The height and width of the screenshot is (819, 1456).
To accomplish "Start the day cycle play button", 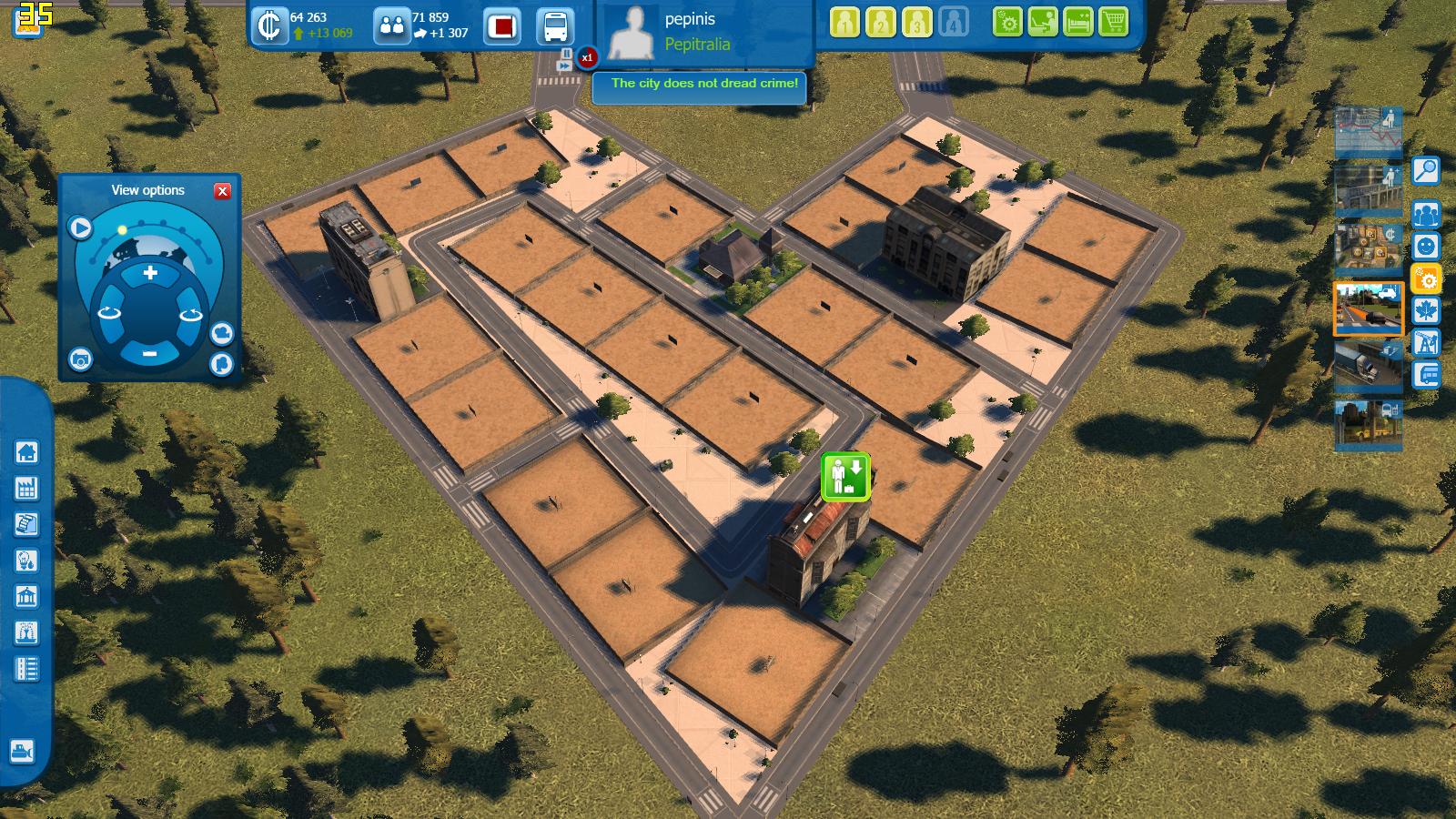I will coord(81,227).
